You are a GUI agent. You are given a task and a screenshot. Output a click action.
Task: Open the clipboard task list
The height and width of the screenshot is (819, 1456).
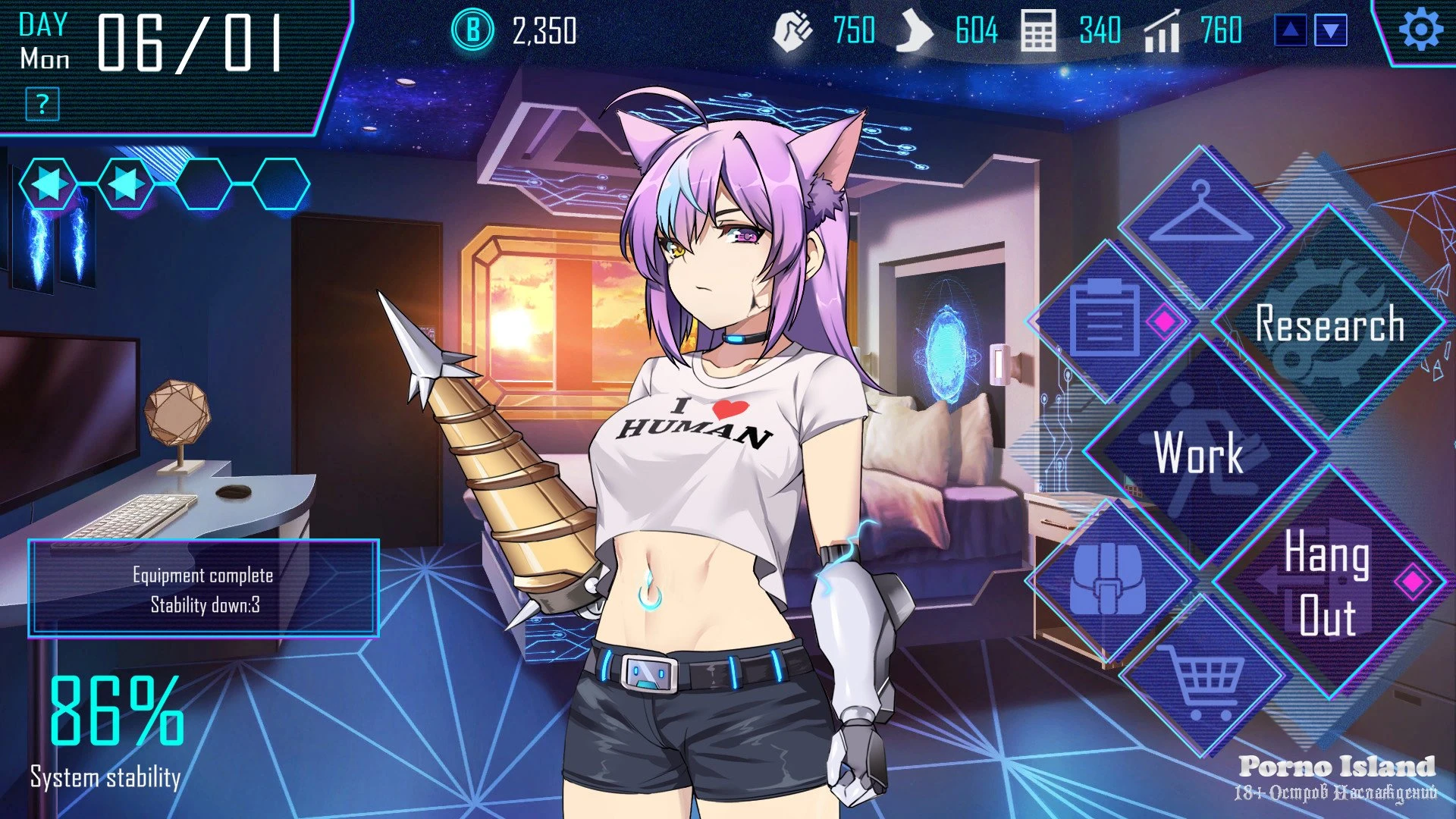pyautogui.click(x=1106, y=322)
